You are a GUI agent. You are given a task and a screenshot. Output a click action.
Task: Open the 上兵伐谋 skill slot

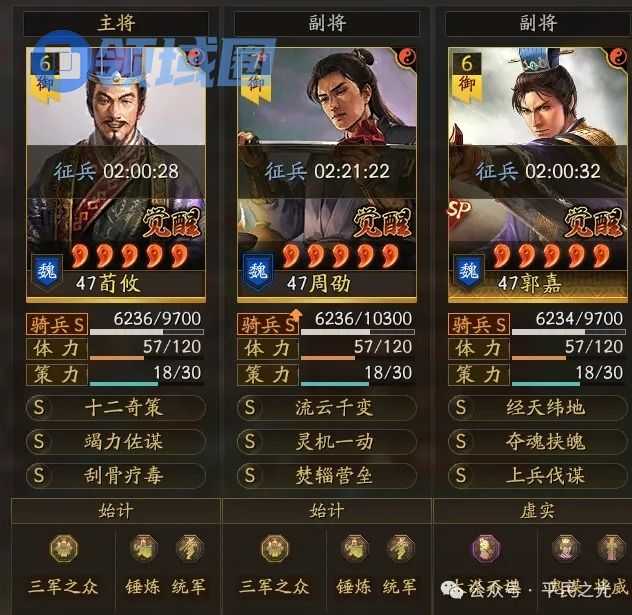click(x=538, y=475)
